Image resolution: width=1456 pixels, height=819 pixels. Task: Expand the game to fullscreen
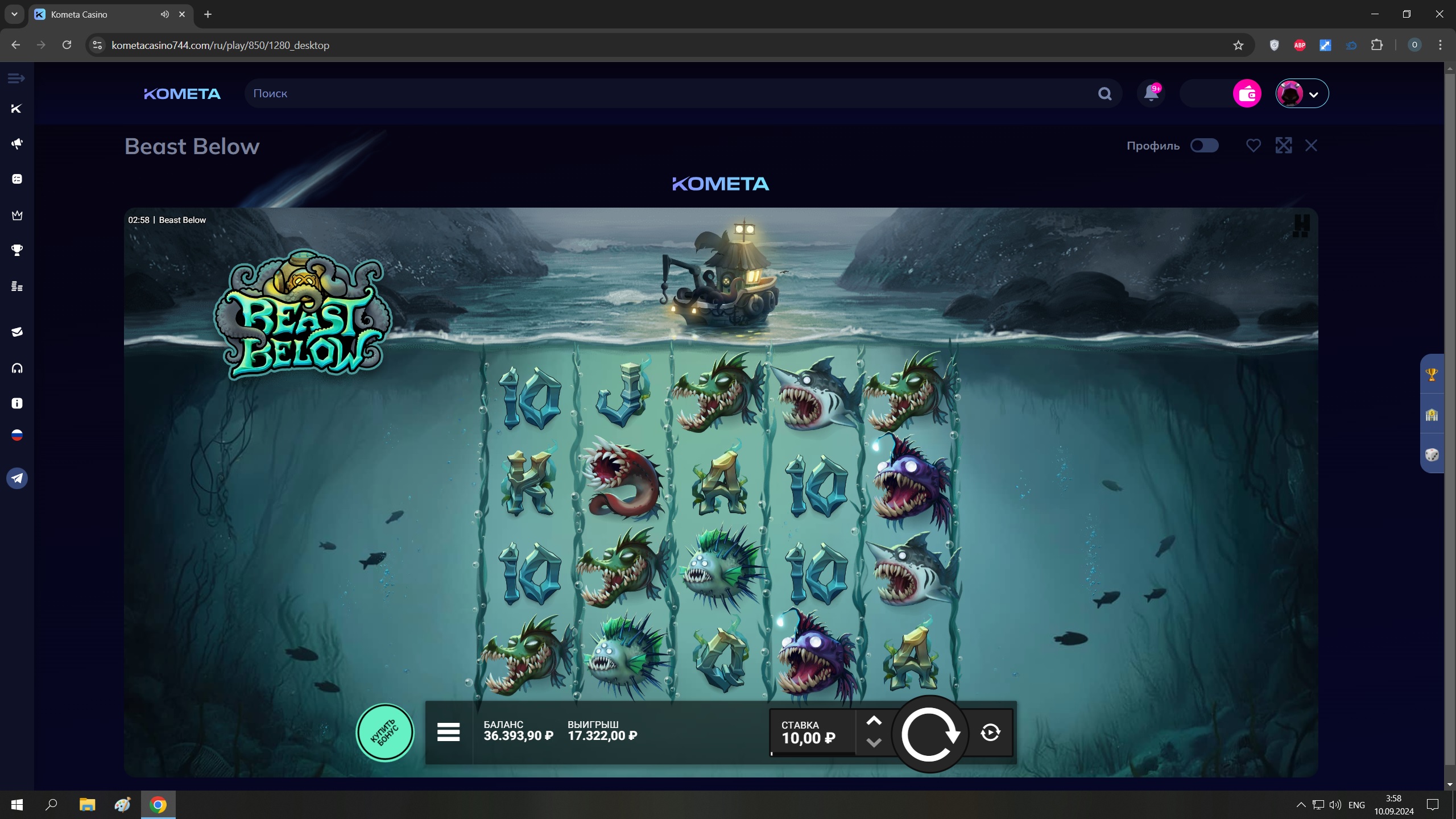click(x=1283, y=146)
